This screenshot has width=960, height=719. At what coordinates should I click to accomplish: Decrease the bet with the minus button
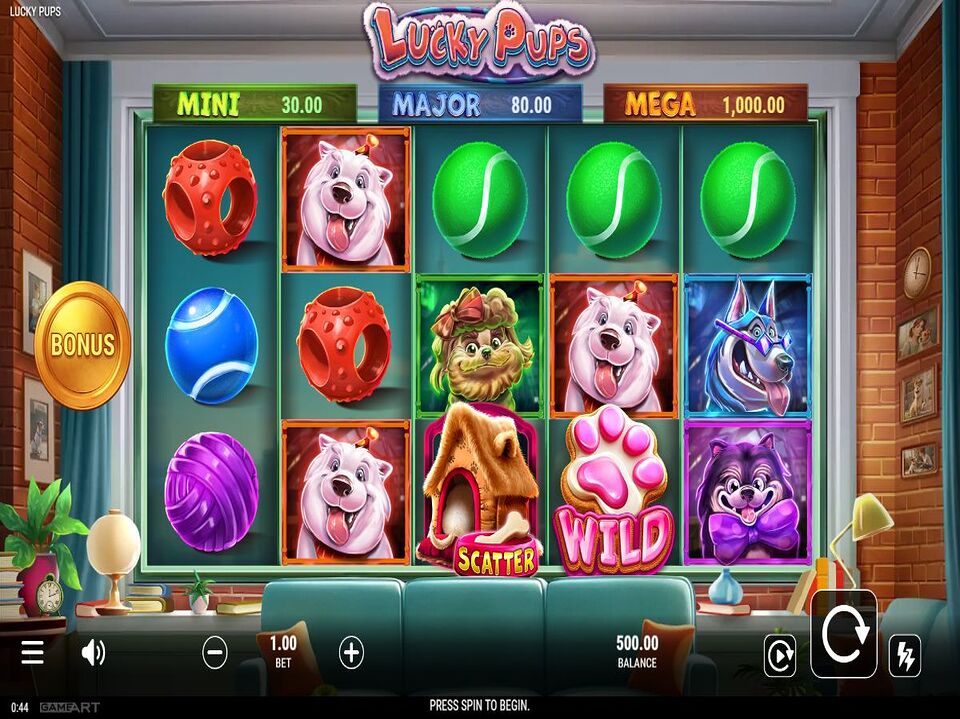(x=215, y=653)
